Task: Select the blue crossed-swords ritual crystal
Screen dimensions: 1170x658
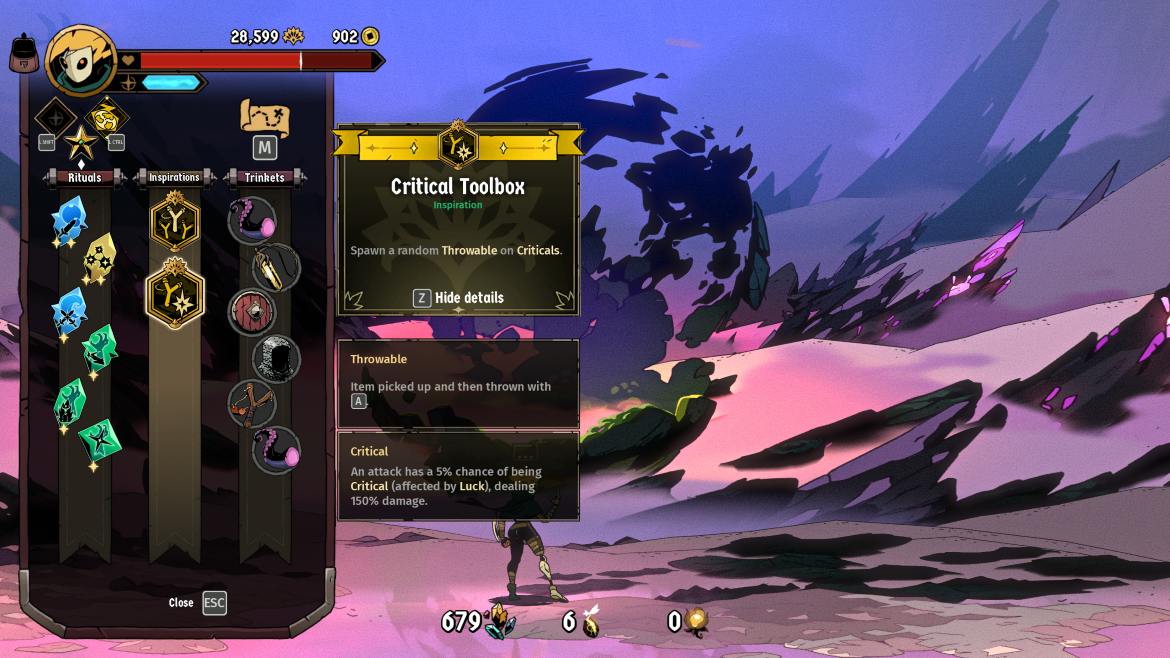Action: (x=69, y=312)
